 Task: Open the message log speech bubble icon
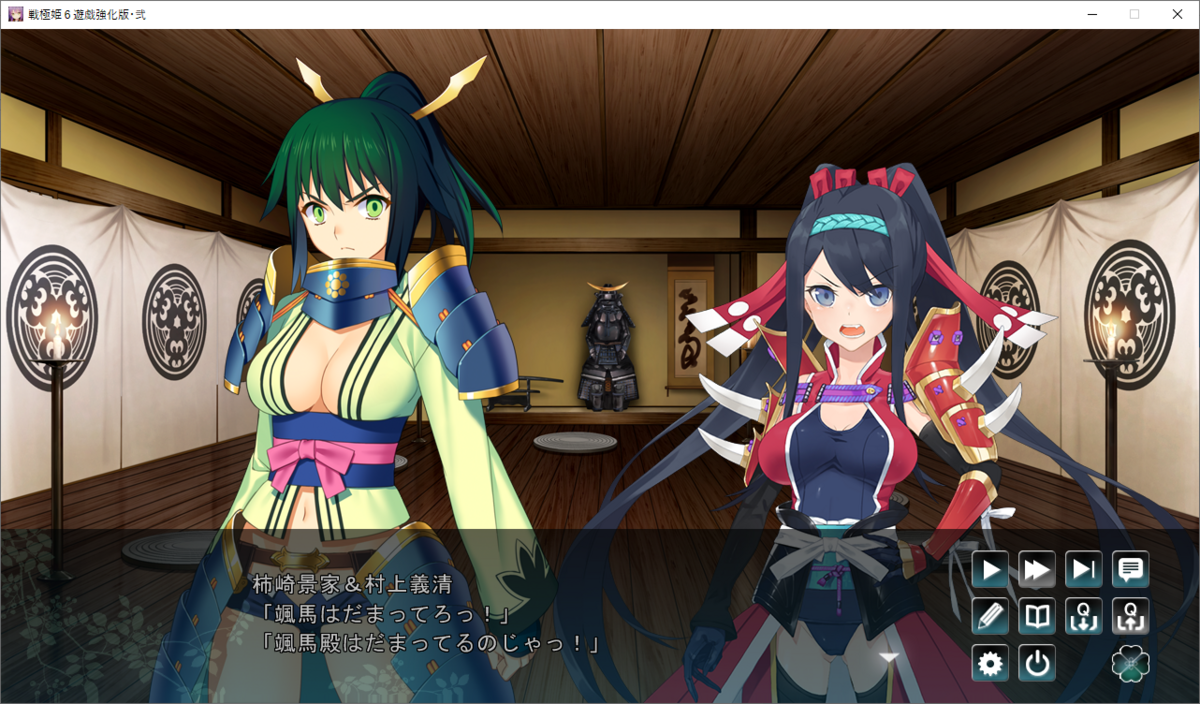point(1131,570)
